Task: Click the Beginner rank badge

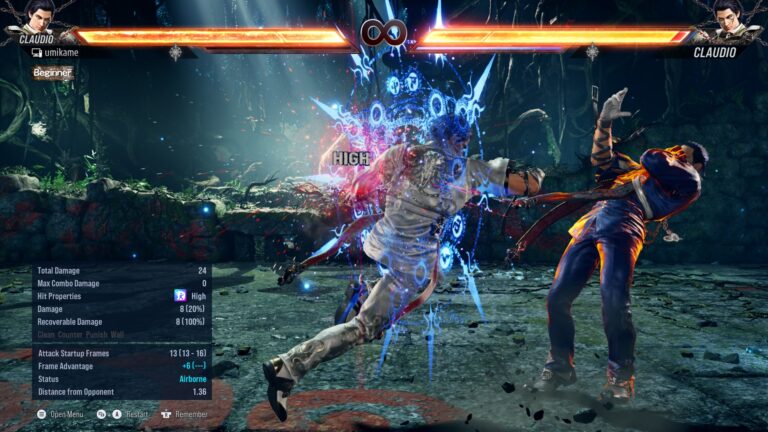Action: pos(52,73)
